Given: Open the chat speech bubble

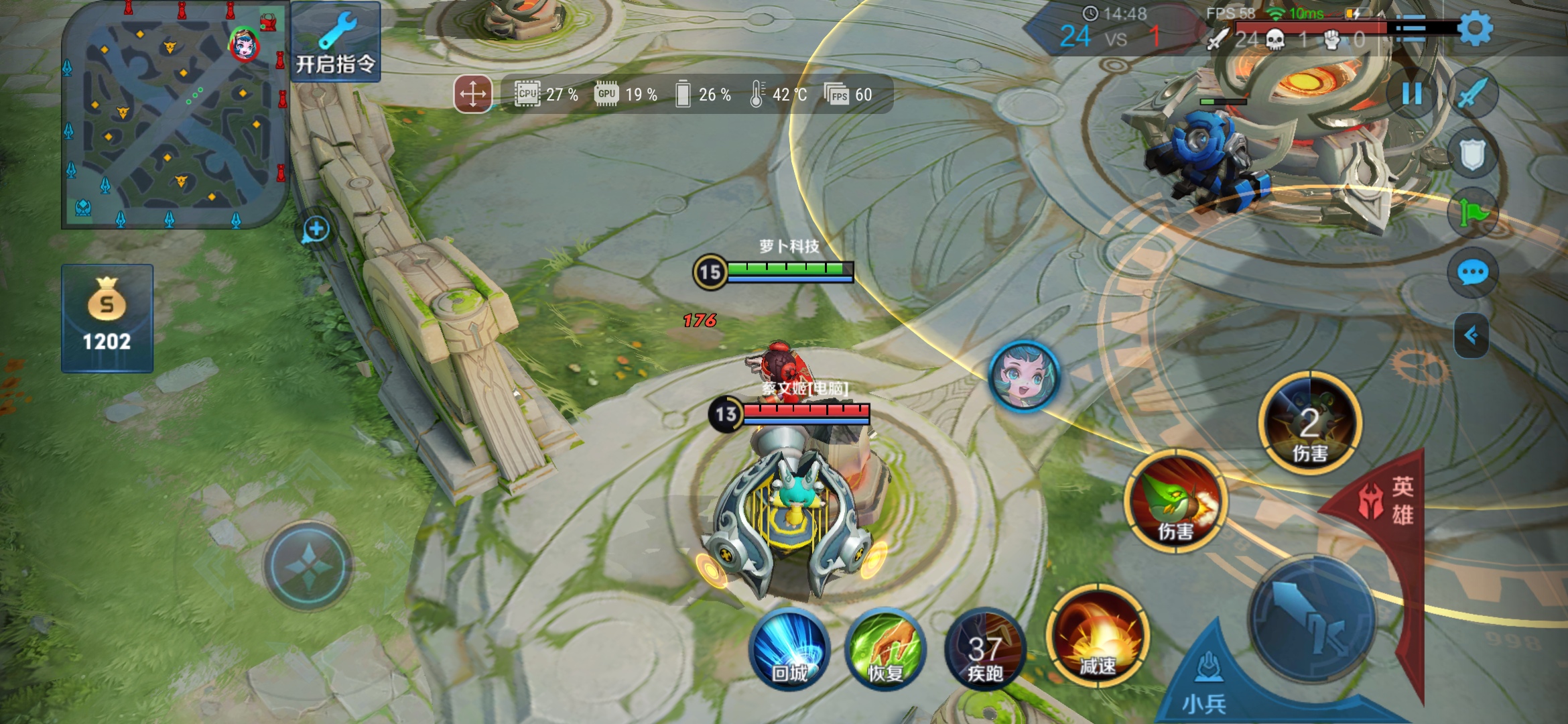Looking at the screenshot, I should (x=1472, y=273).
